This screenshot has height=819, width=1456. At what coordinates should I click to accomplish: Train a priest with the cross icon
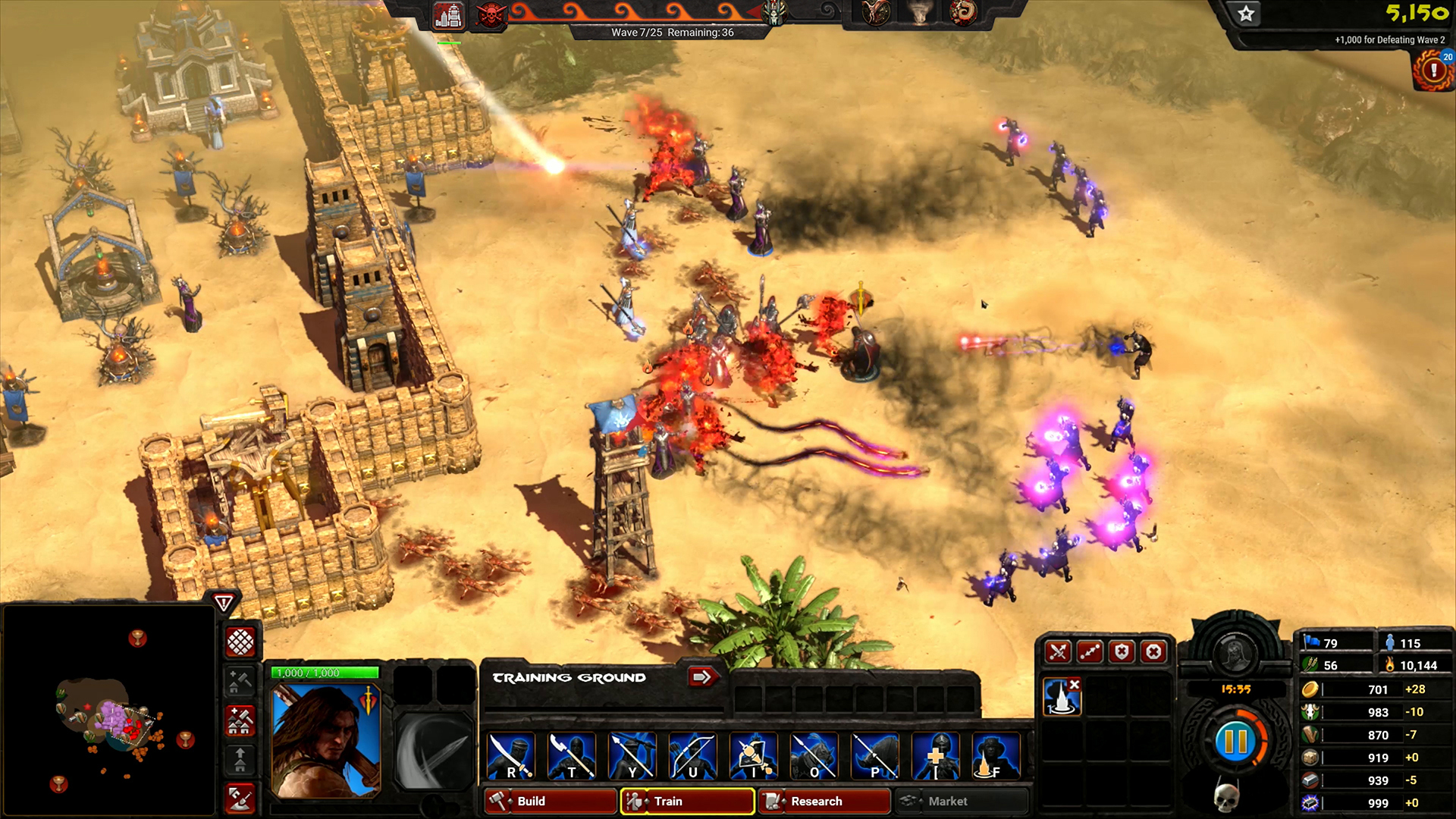[936, 756]
